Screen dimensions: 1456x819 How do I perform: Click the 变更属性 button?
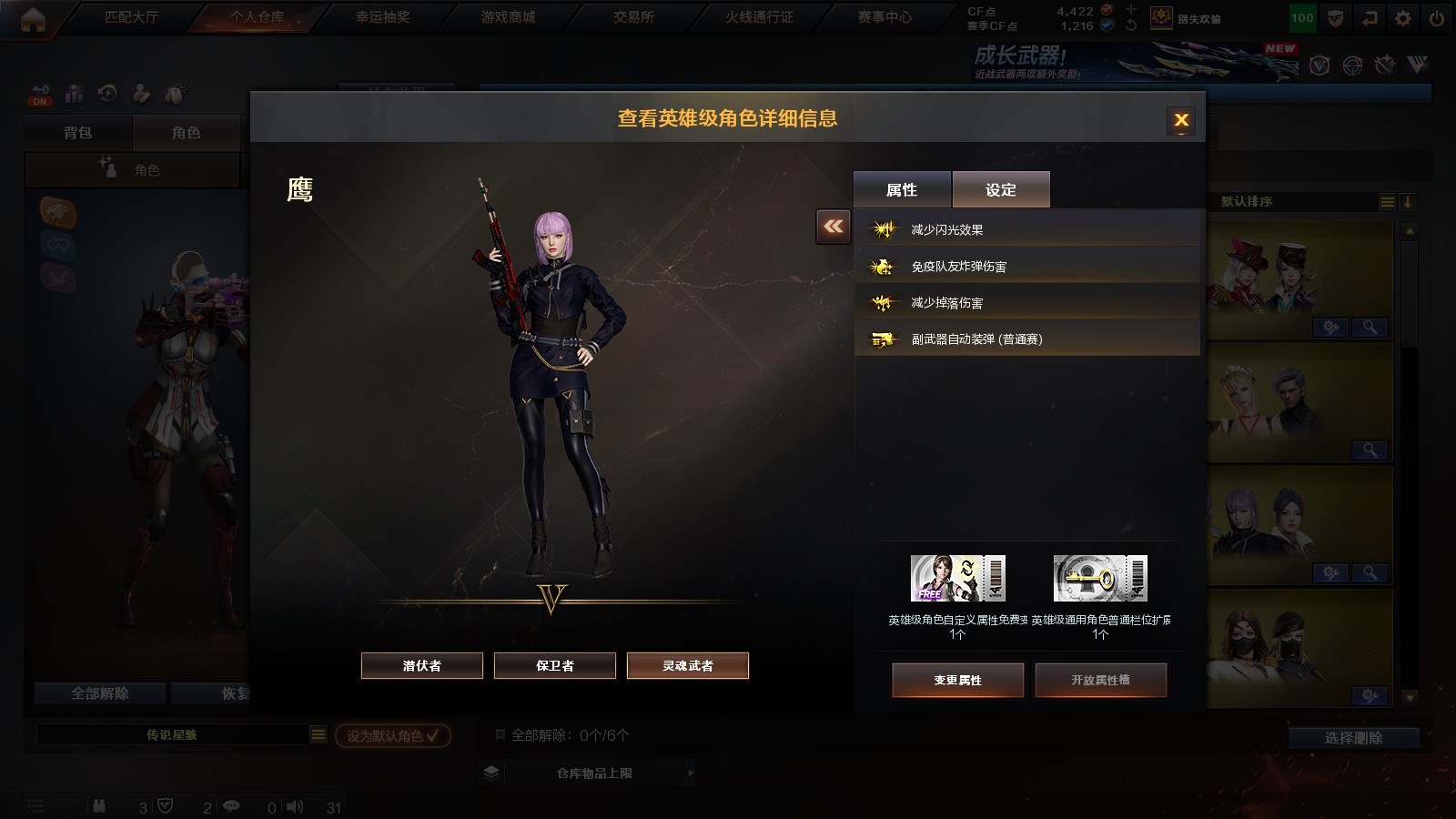(957, 680)
